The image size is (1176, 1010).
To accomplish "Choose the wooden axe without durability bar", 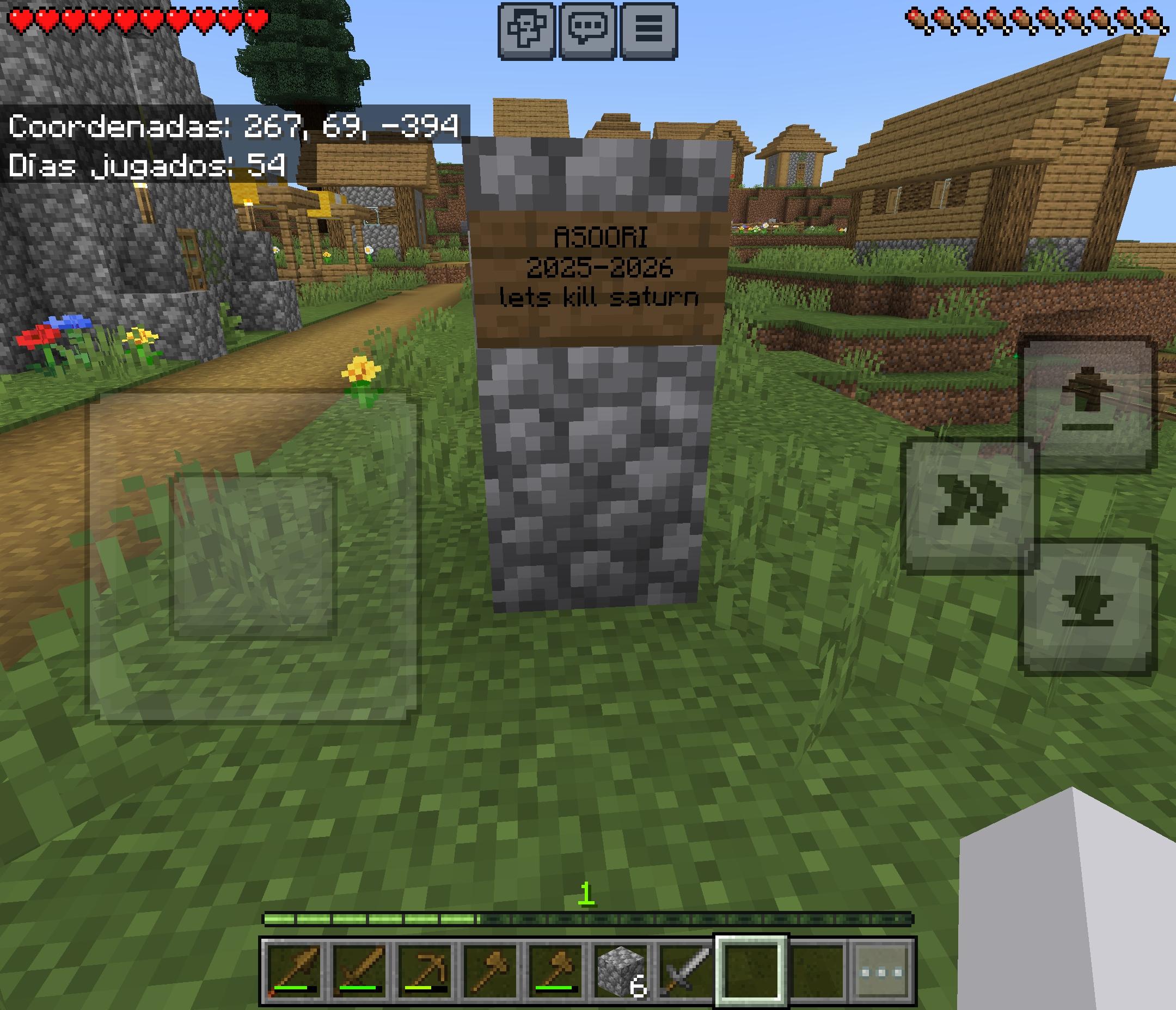I will click(x=490, y=972).
